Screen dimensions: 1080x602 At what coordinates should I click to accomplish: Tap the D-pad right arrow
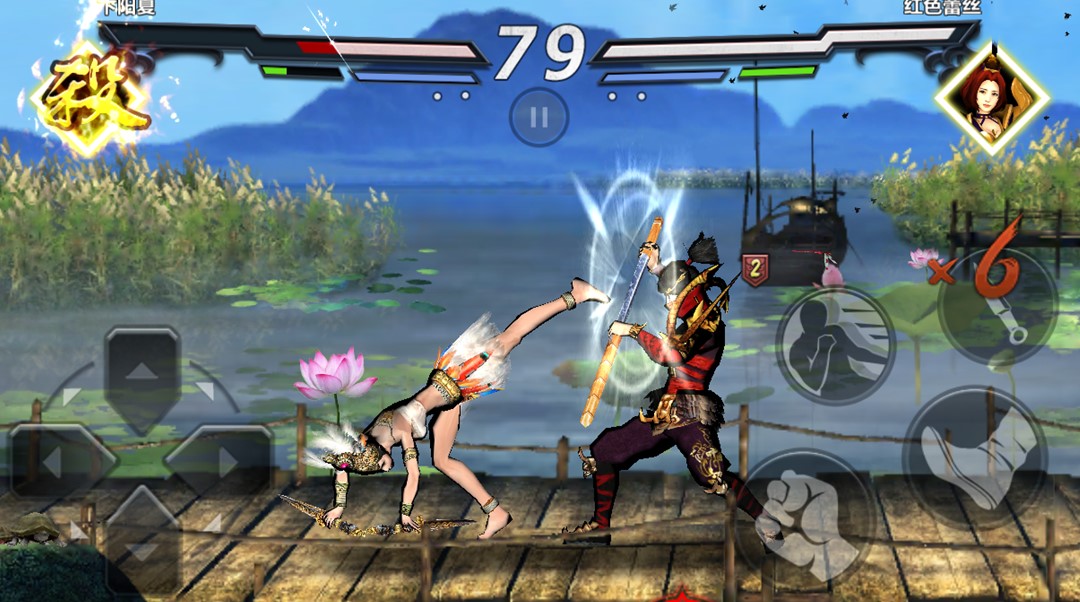[221, 461]
